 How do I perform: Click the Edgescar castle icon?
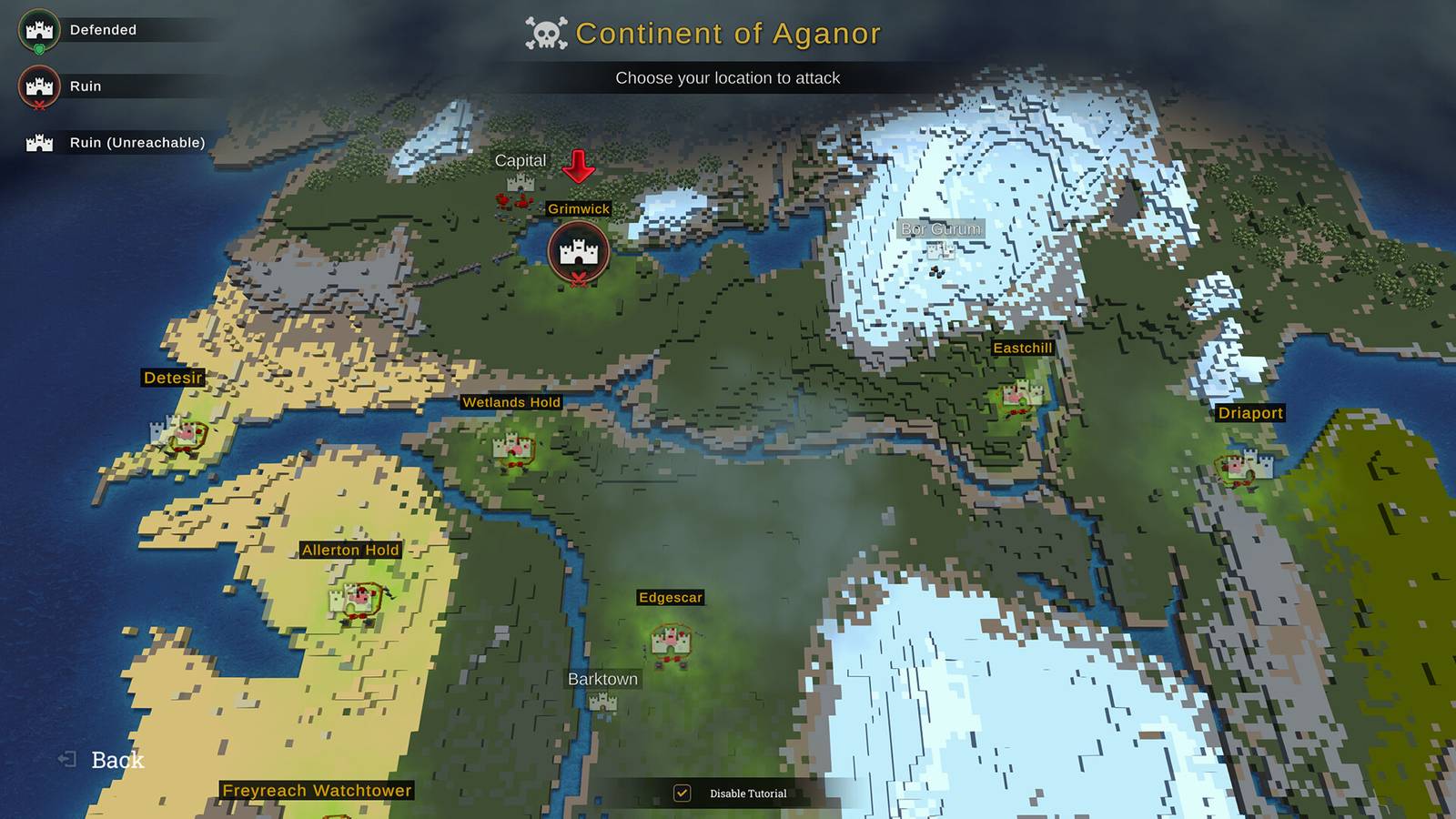[x=669, y=643]
